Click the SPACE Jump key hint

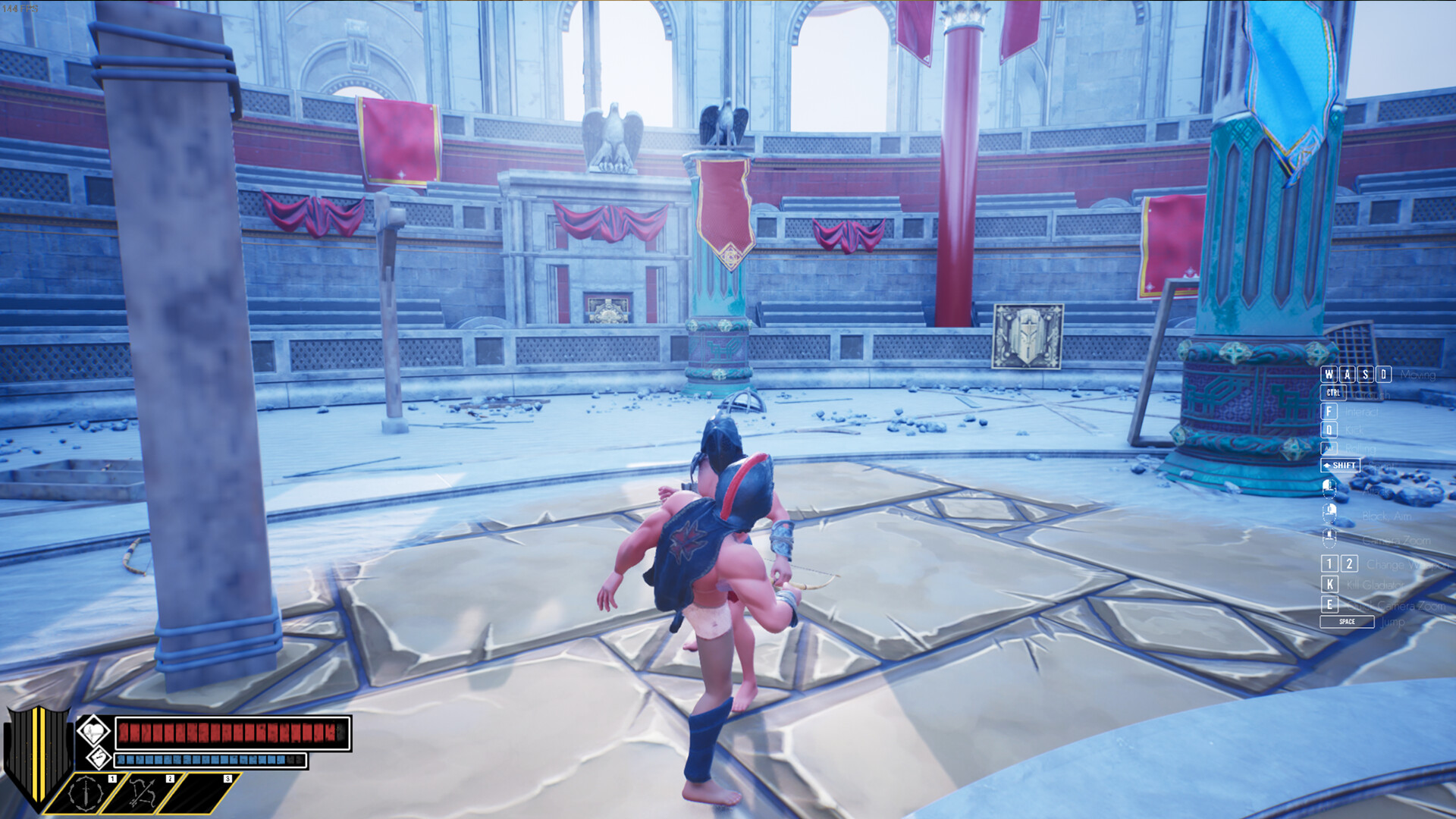[1348, 622]
